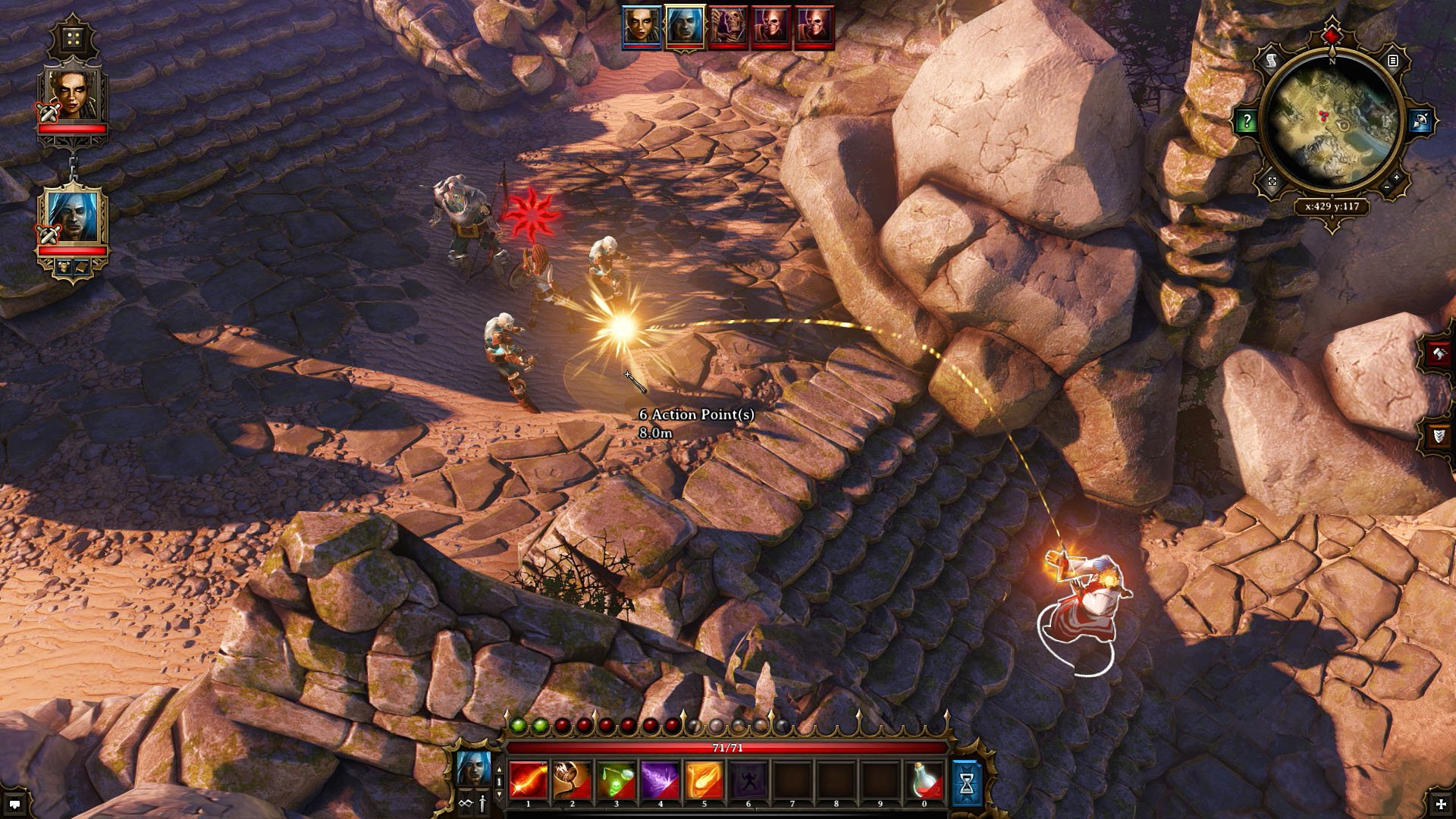Cast Flare from hotbar slot 1
Viewport: 1456px width, 819px height.
pos(529,780)
